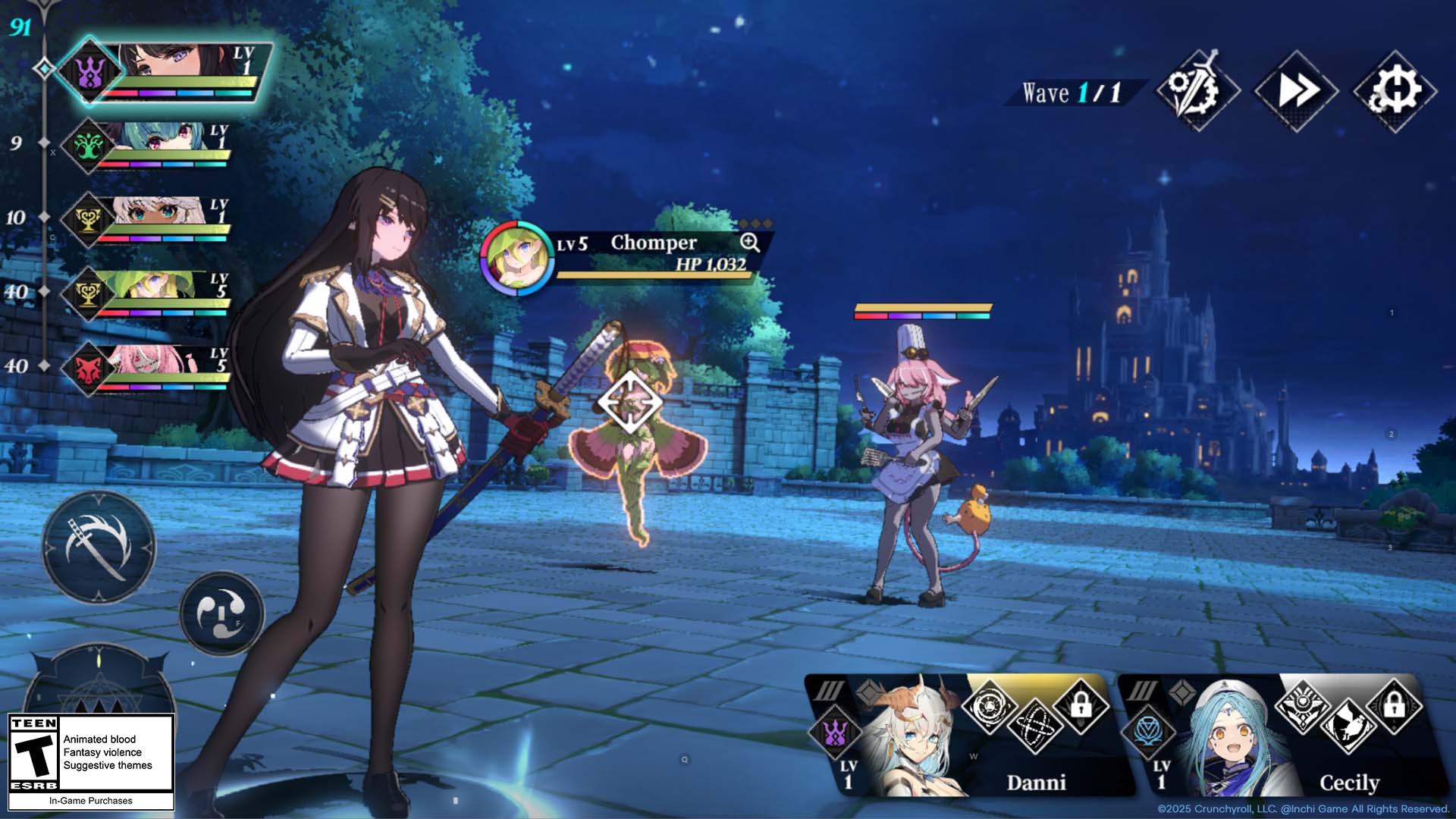Image resolution: width=1456 pixels, height=819 pixels.
Task: Click Cecily's locked skill slot
Action: point(1394,705)
